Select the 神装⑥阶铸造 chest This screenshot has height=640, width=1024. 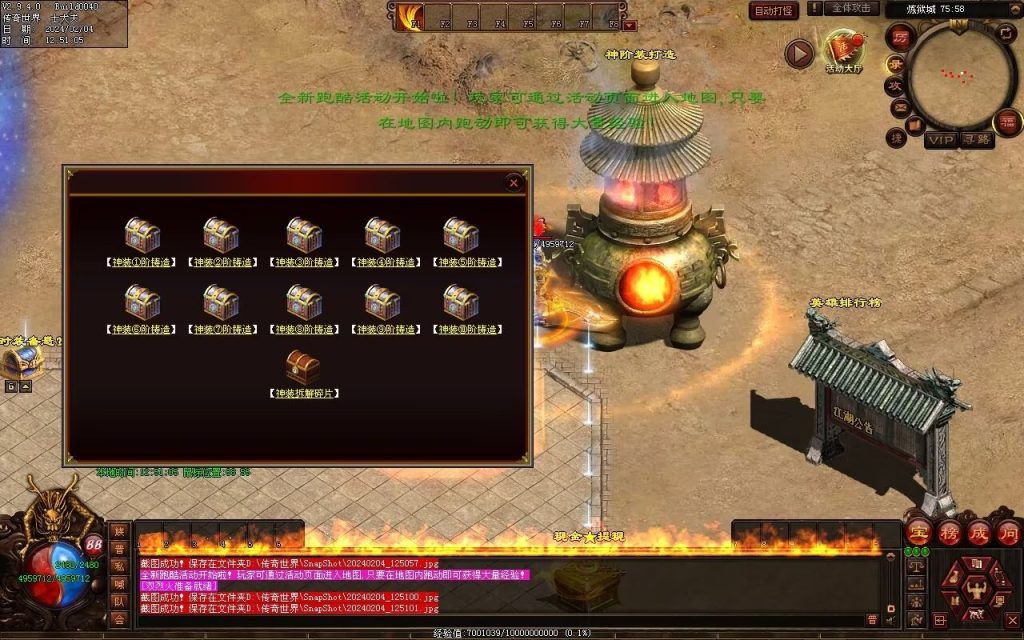(x=142, y=303)
